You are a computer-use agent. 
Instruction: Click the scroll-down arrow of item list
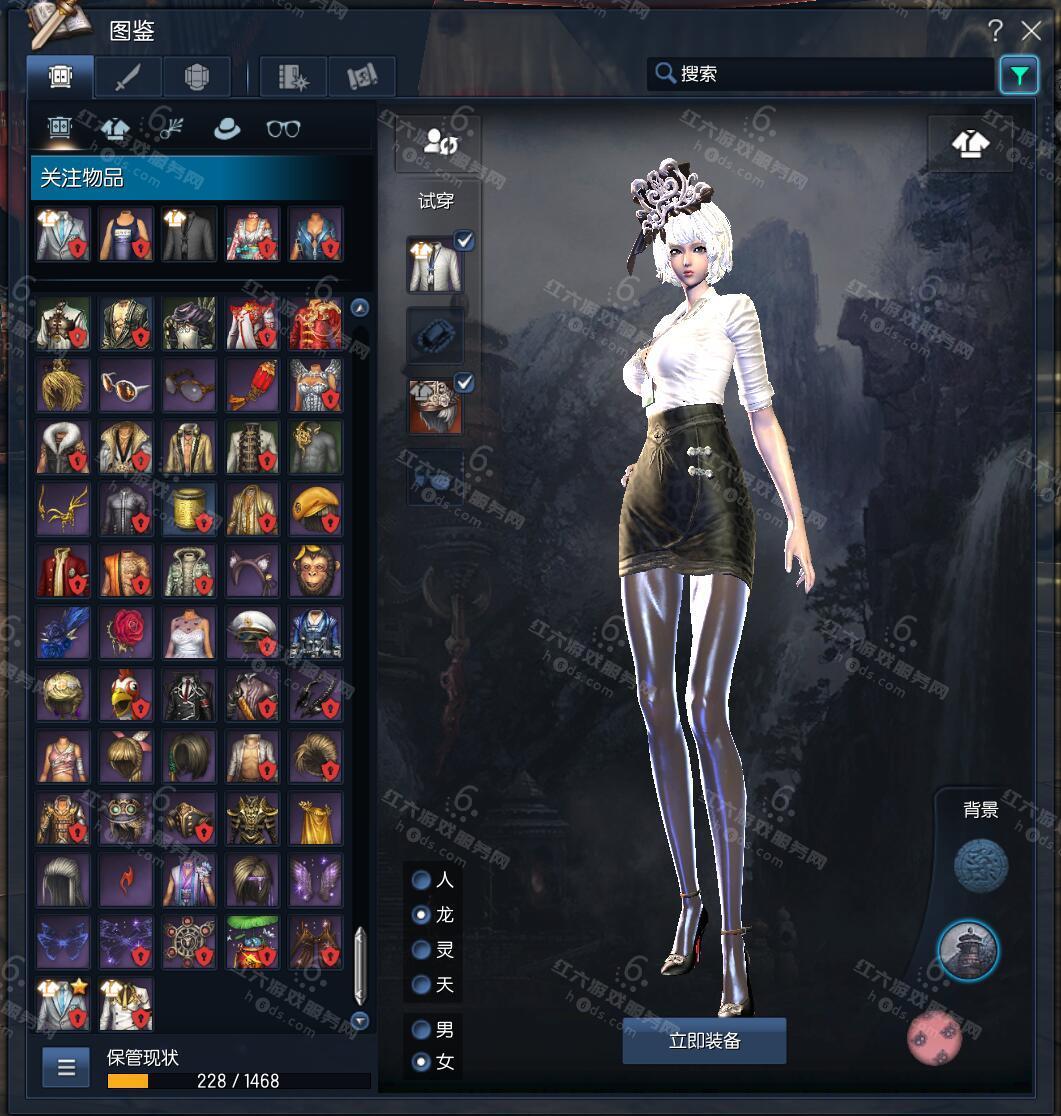point(360,1020)
